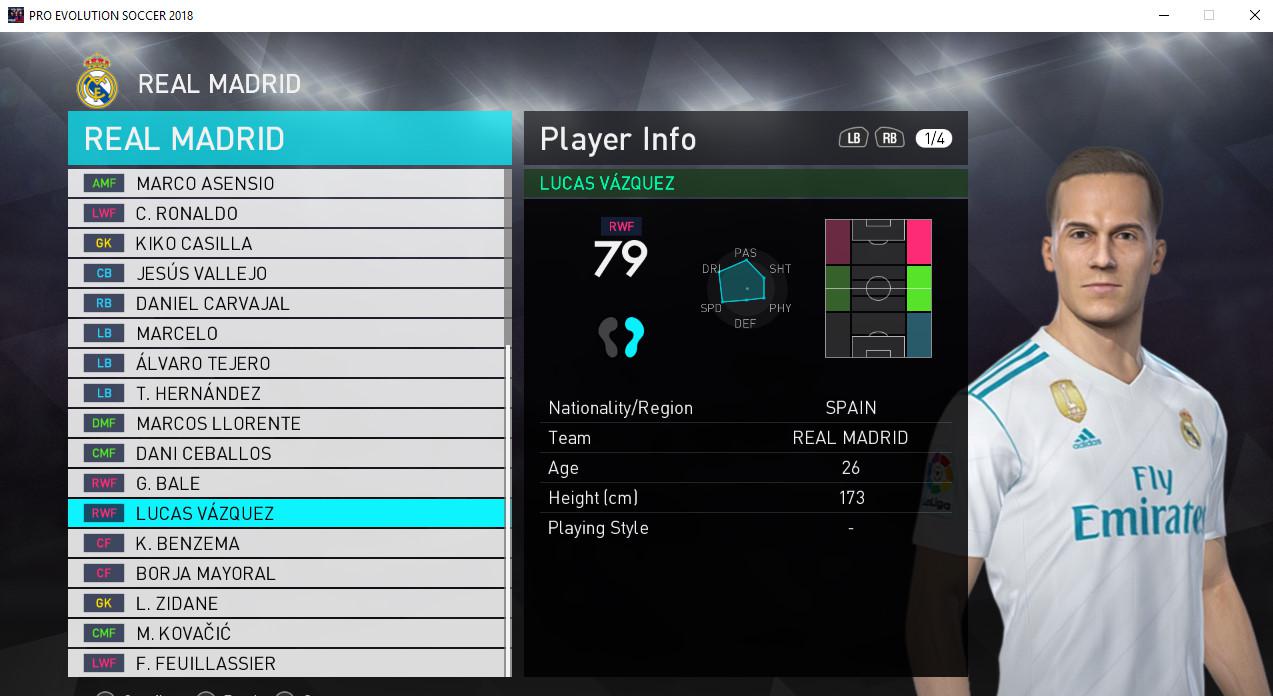Select Daniel Carvajal row
The height and width of the screenshot is (696, 1273).
(x=286, y=303)
